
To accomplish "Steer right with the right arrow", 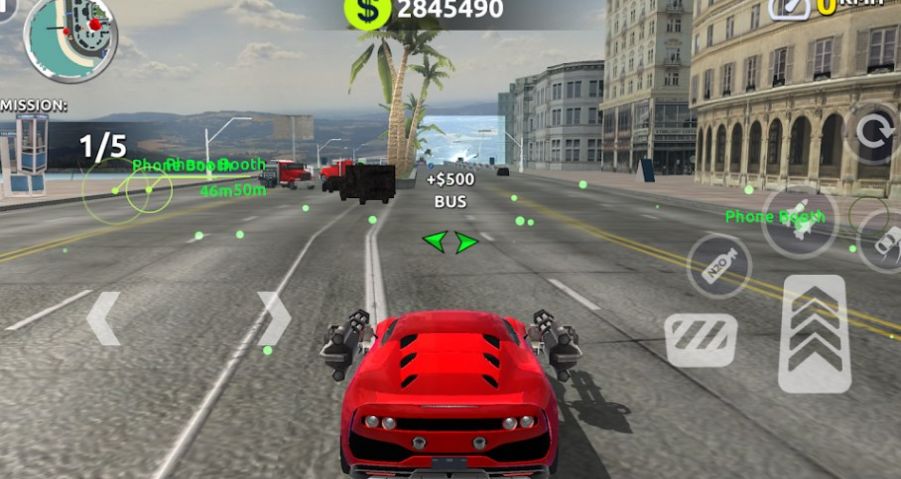I will pos(273,319).
